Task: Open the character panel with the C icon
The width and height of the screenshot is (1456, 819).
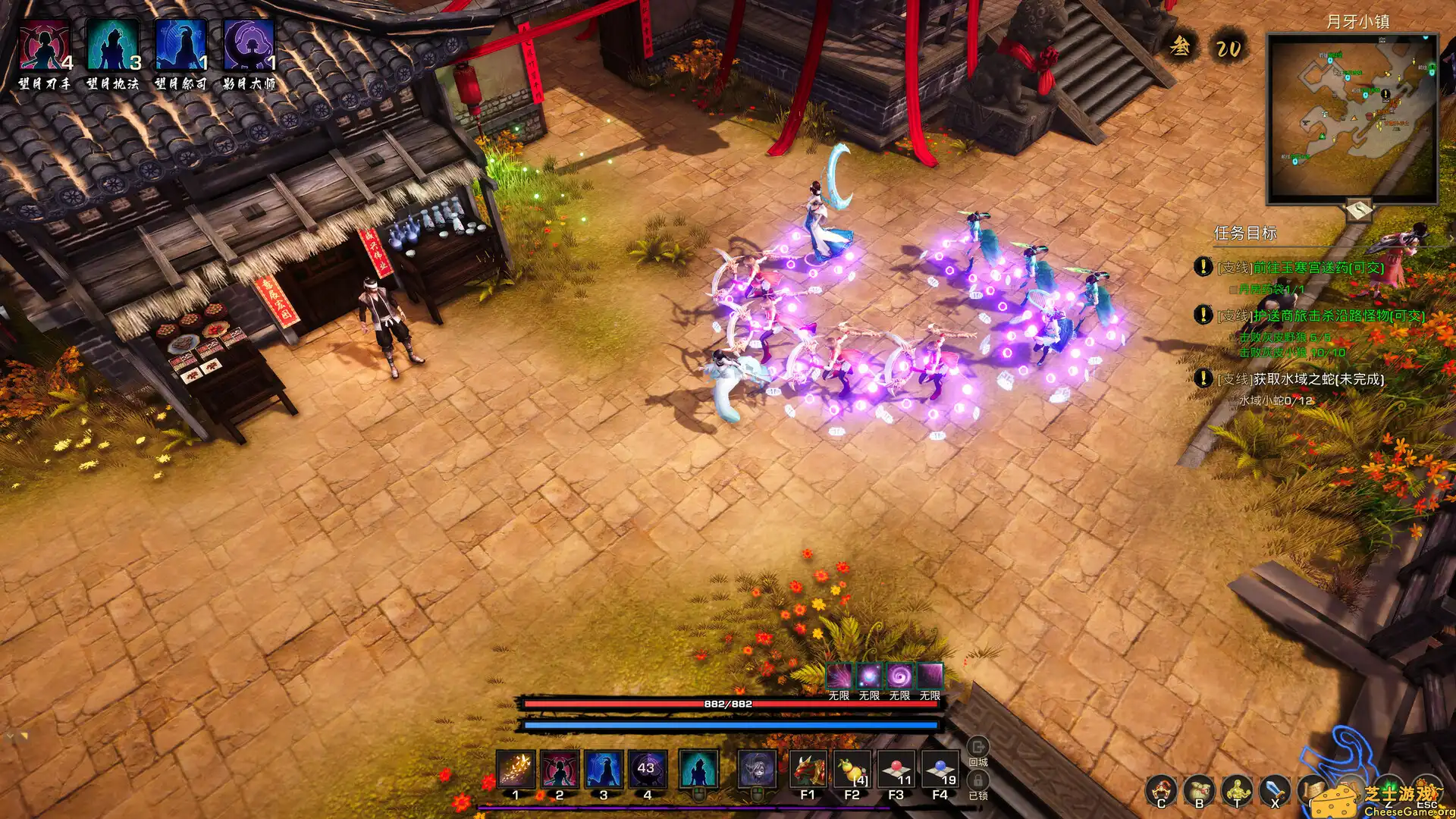Action: point(1161,791)
